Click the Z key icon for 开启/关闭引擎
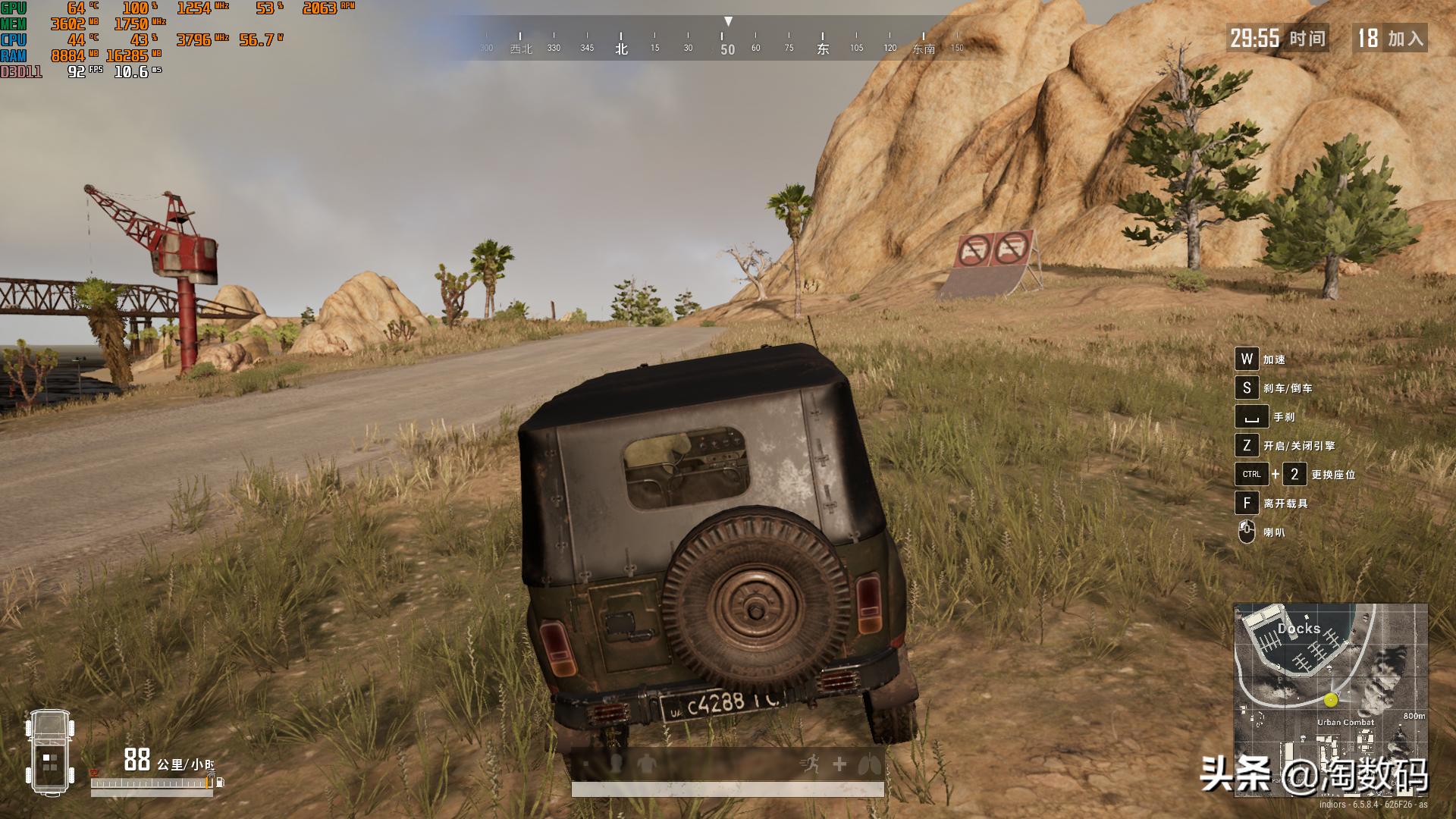Screen dimensions: 1456x819 (x=1247, y=447)
